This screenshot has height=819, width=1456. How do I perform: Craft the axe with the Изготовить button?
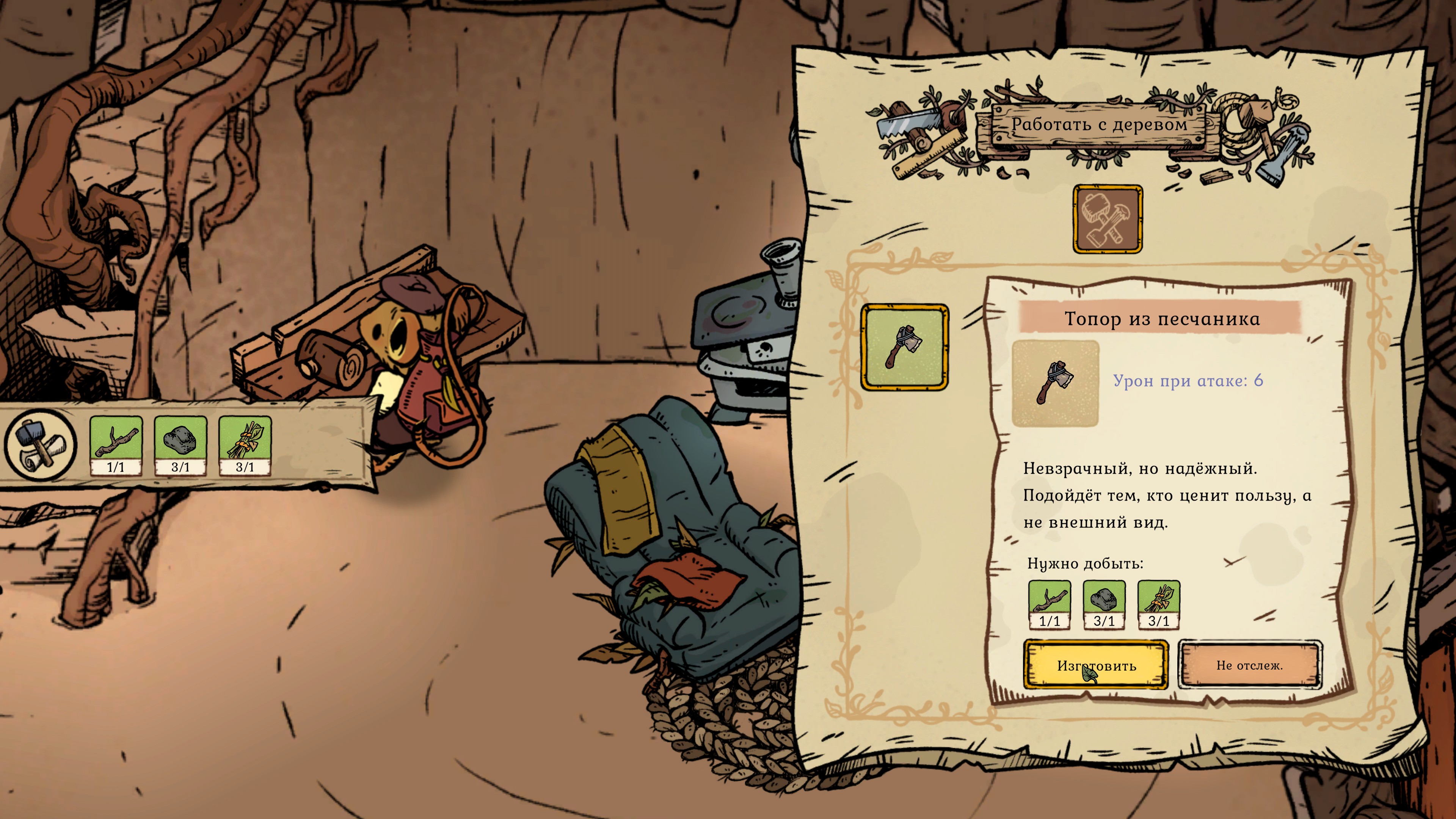[x=1095, y=665]
